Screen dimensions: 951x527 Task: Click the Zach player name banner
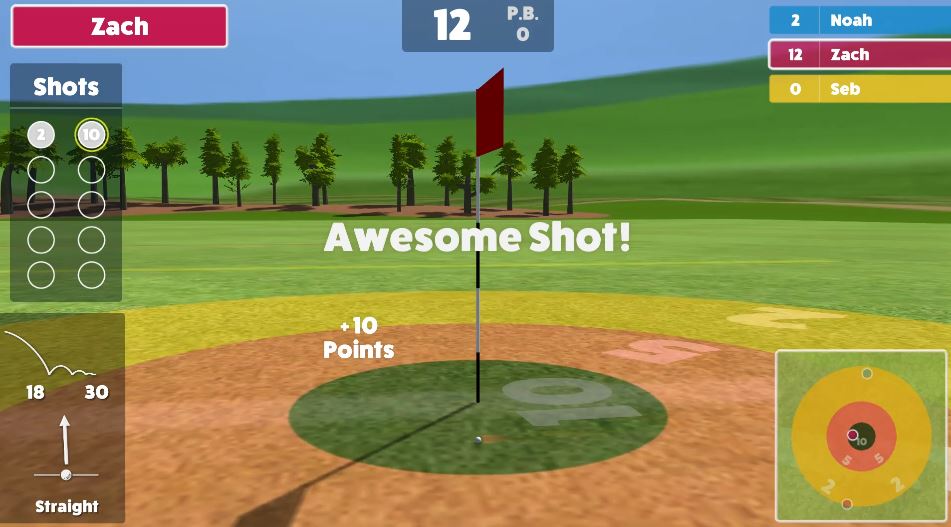point(119,27)
